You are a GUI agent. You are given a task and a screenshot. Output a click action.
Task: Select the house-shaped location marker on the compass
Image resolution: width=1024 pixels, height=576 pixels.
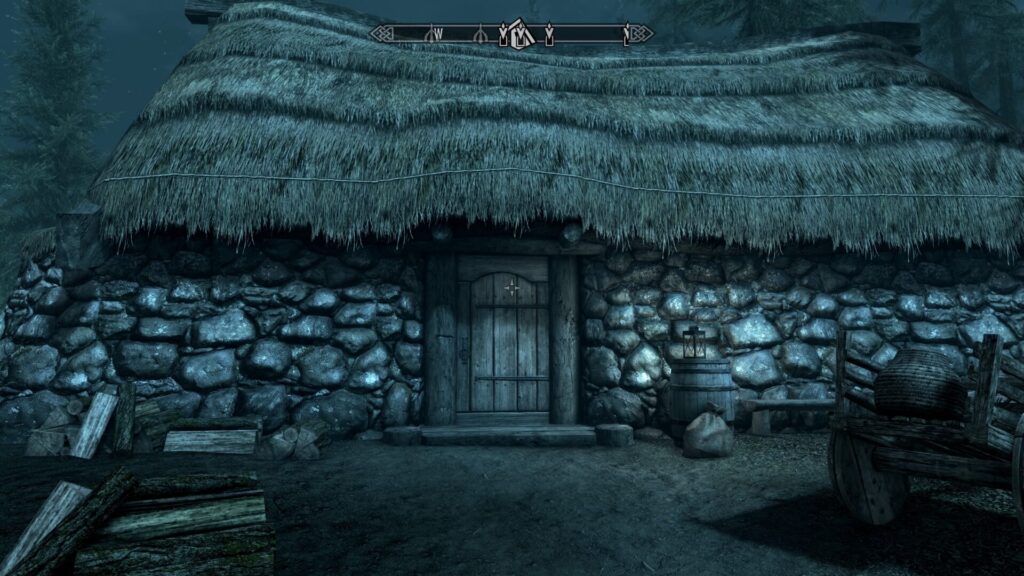pyautogui.click(x=517, y=33)
